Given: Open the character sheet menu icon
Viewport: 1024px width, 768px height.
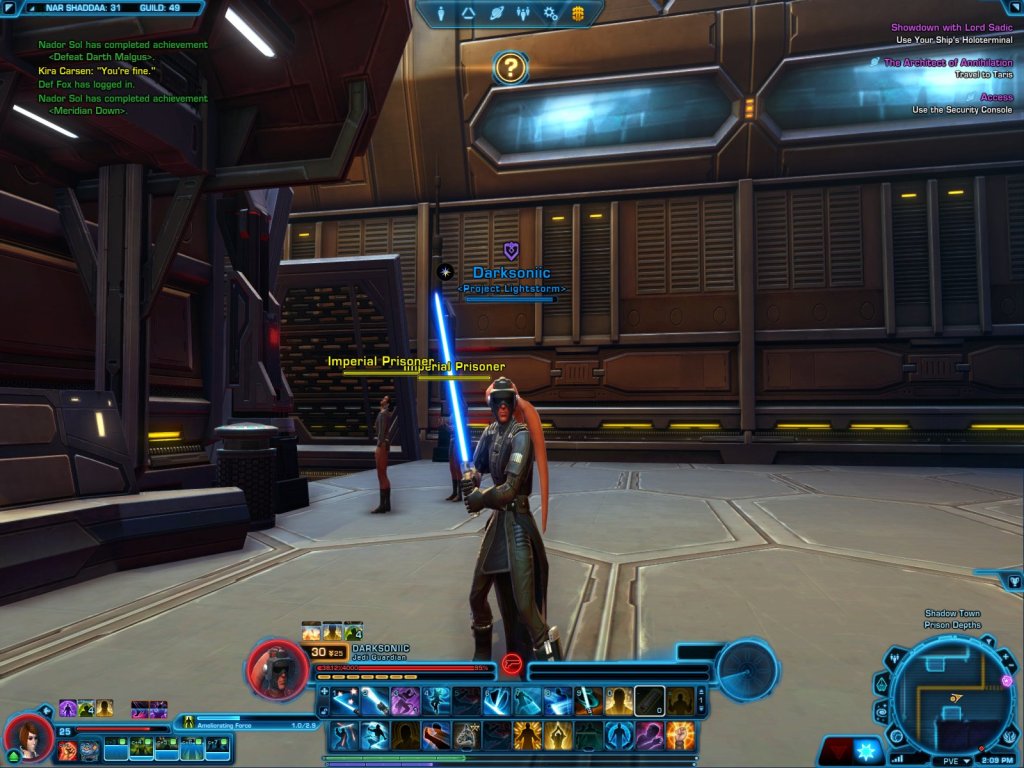Looking at the screenshot, I should point(442,13).
